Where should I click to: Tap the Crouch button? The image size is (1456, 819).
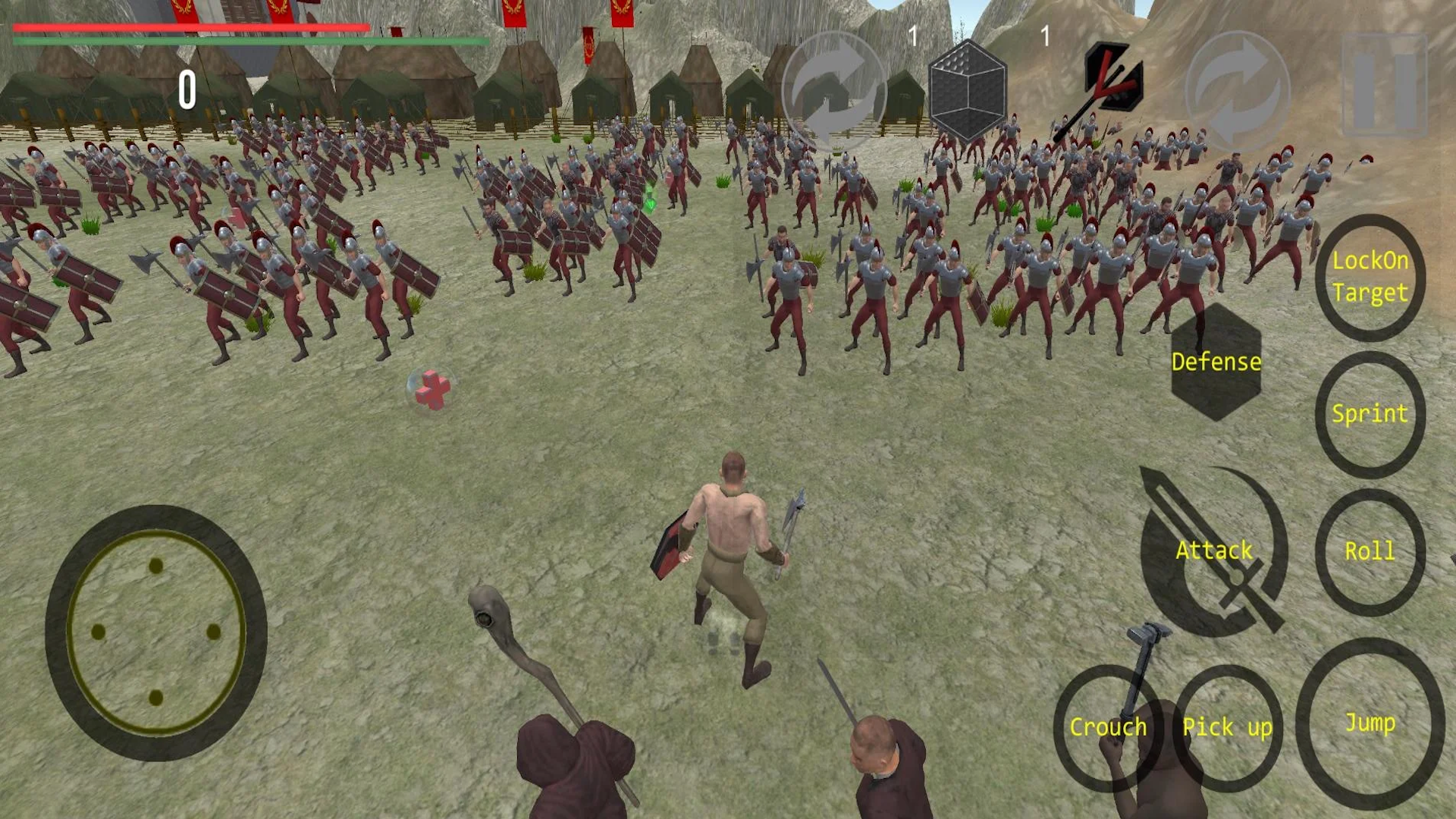[x=1109, y=726]
